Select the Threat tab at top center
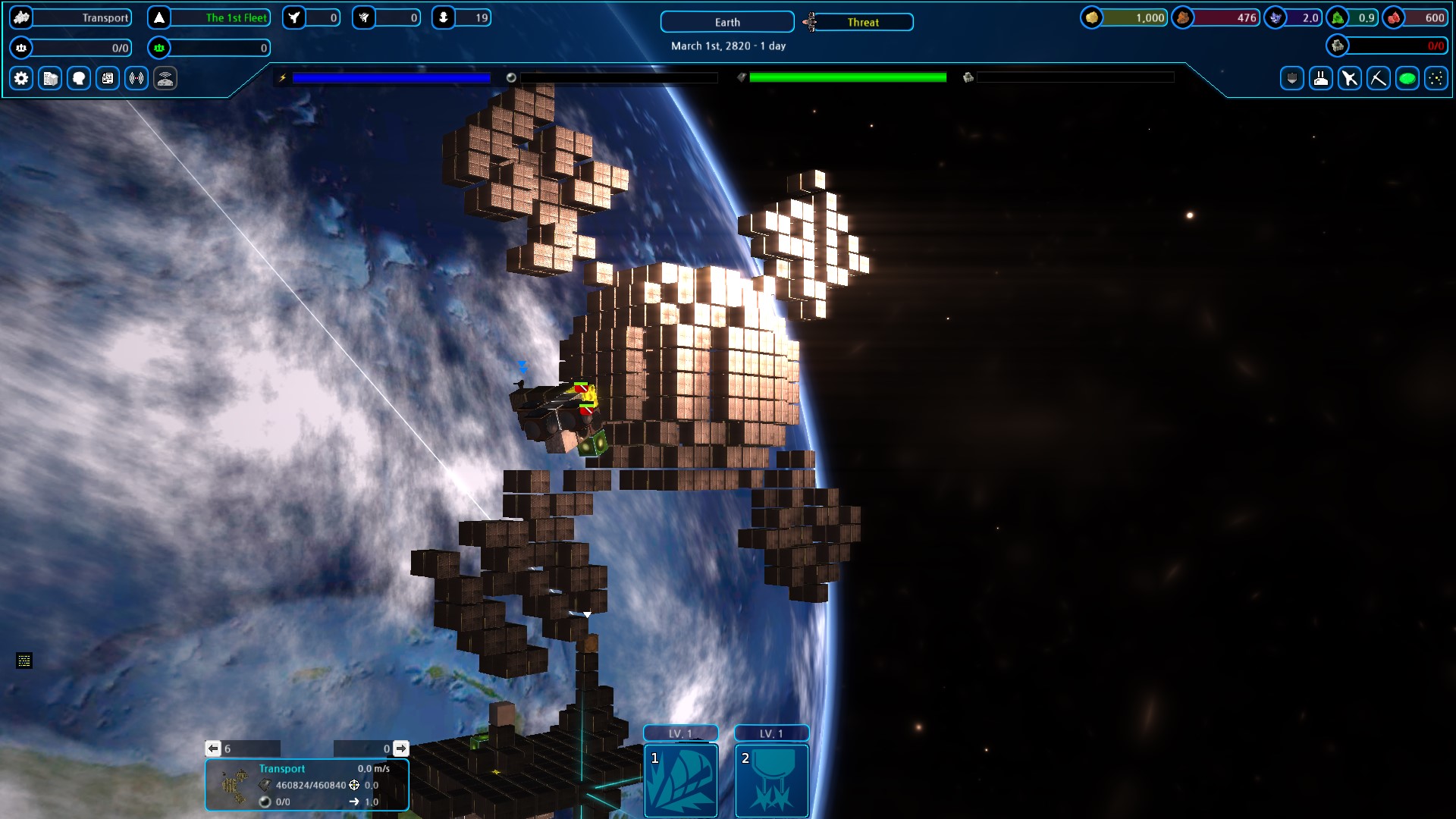Image resolution: width=1456 pixels, height=819 pixels. (861, 22)
